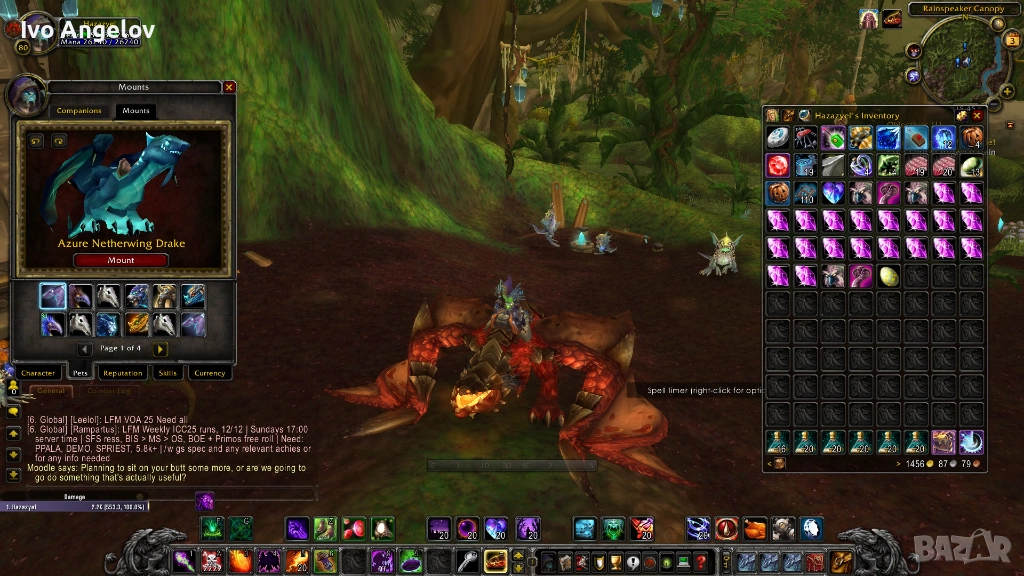Open the Reputation tab
Viewport: 1024px width, 576px height.
click(x=122, y=373)
